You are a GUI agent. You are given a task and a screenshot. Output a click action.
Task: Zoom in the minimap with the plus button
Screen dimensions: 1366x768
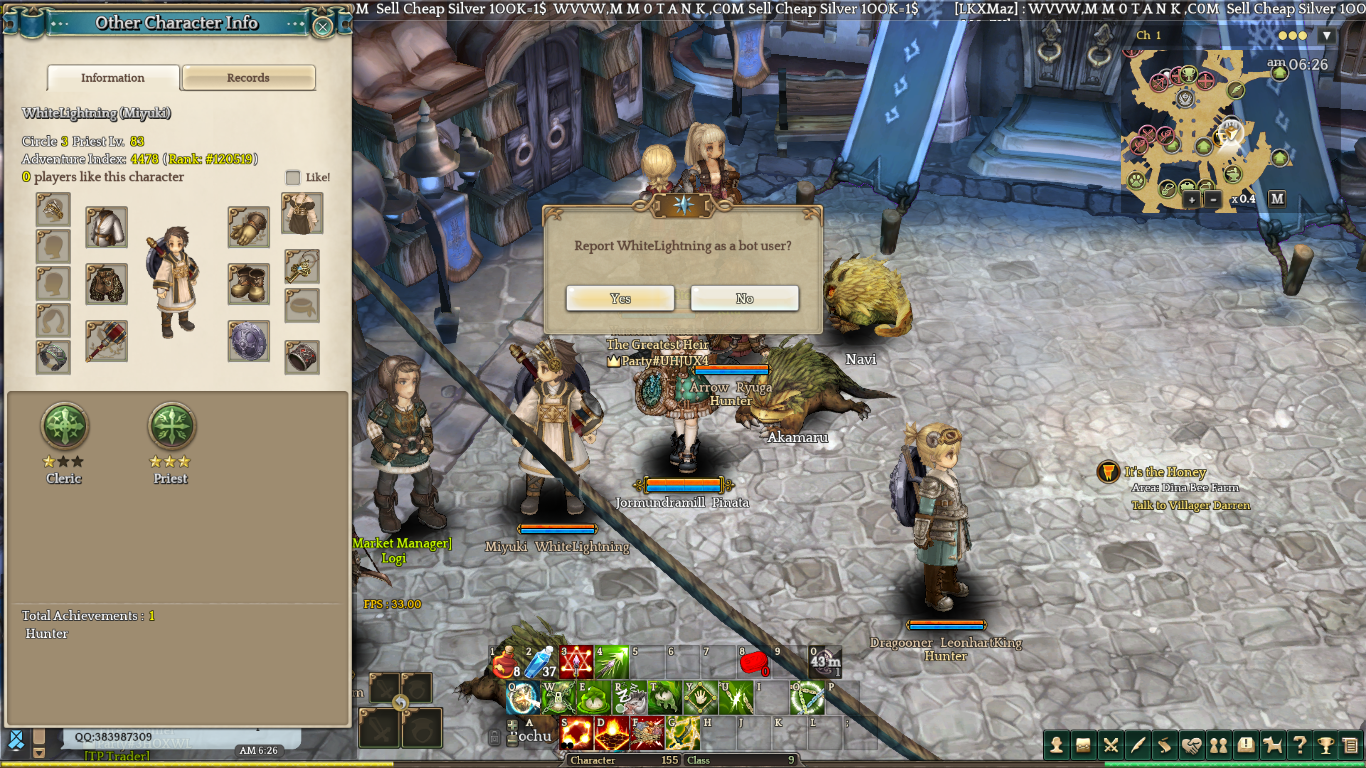1191,199
